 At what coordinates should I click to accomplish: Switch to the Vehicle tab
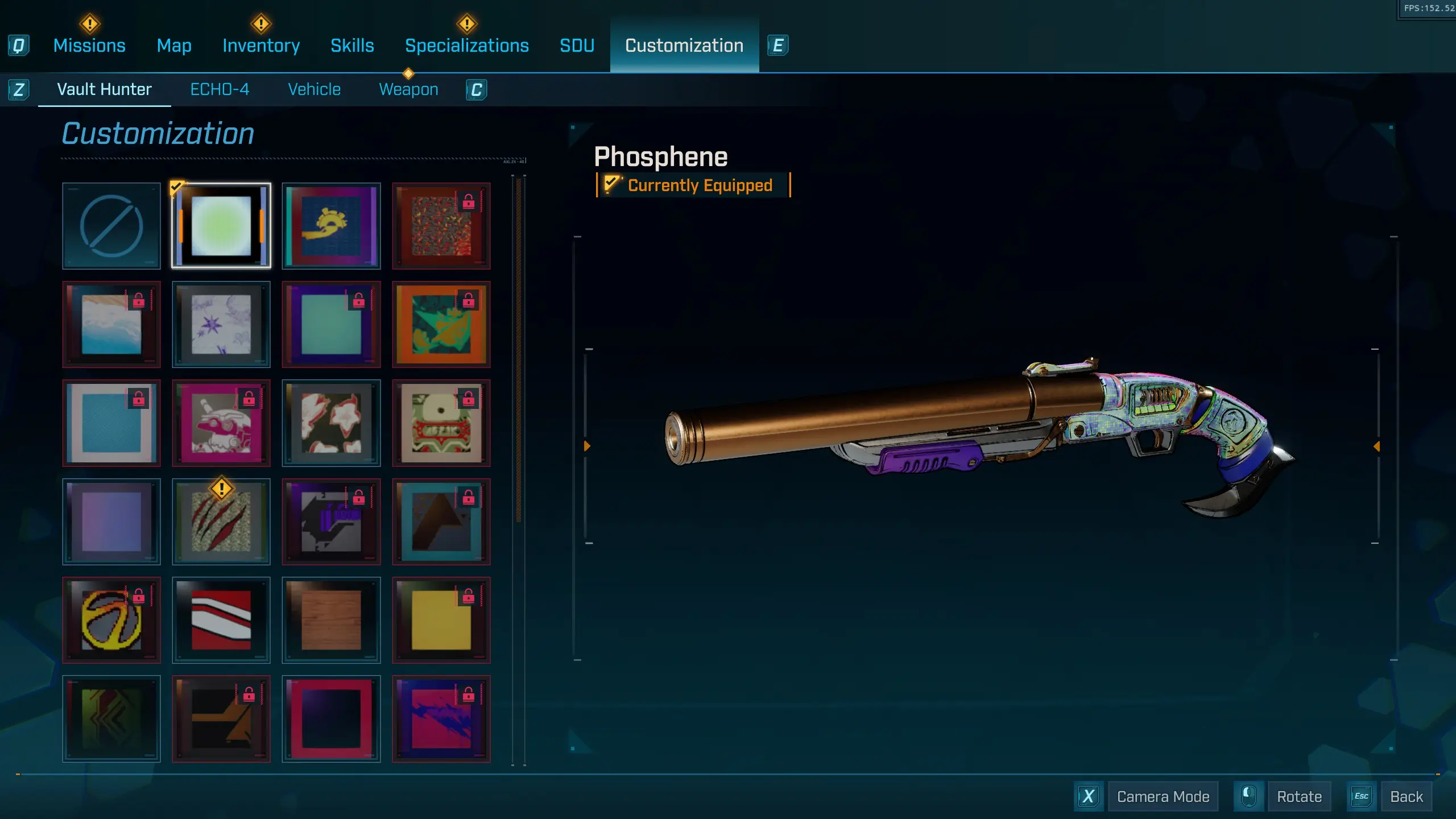[314, 89]
